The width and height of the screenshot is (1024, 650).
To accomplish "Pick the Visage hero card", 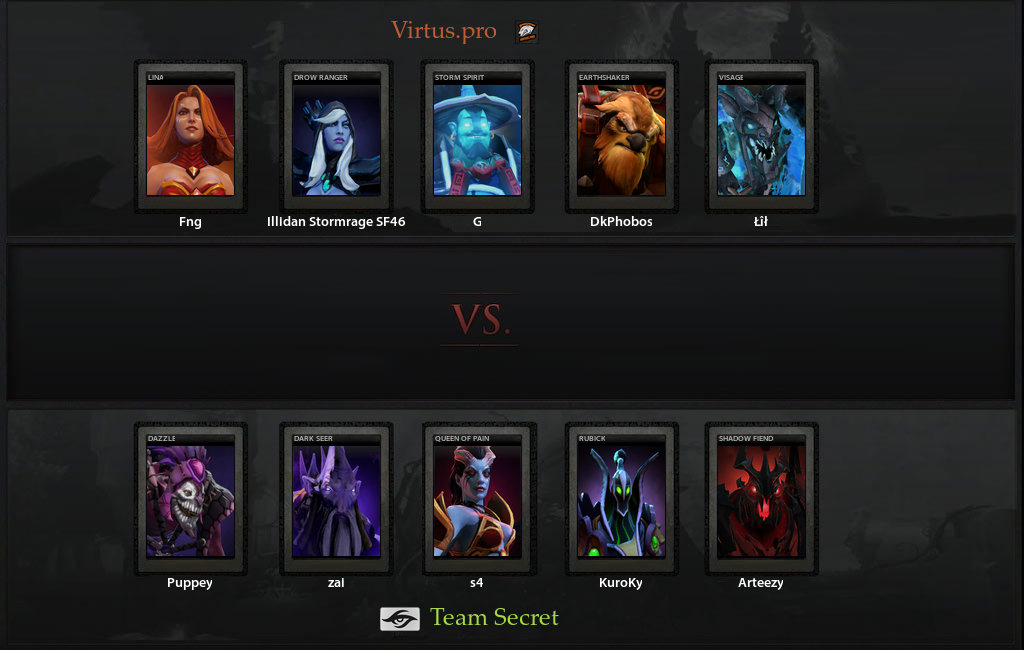I will click(x=761, y=137).
